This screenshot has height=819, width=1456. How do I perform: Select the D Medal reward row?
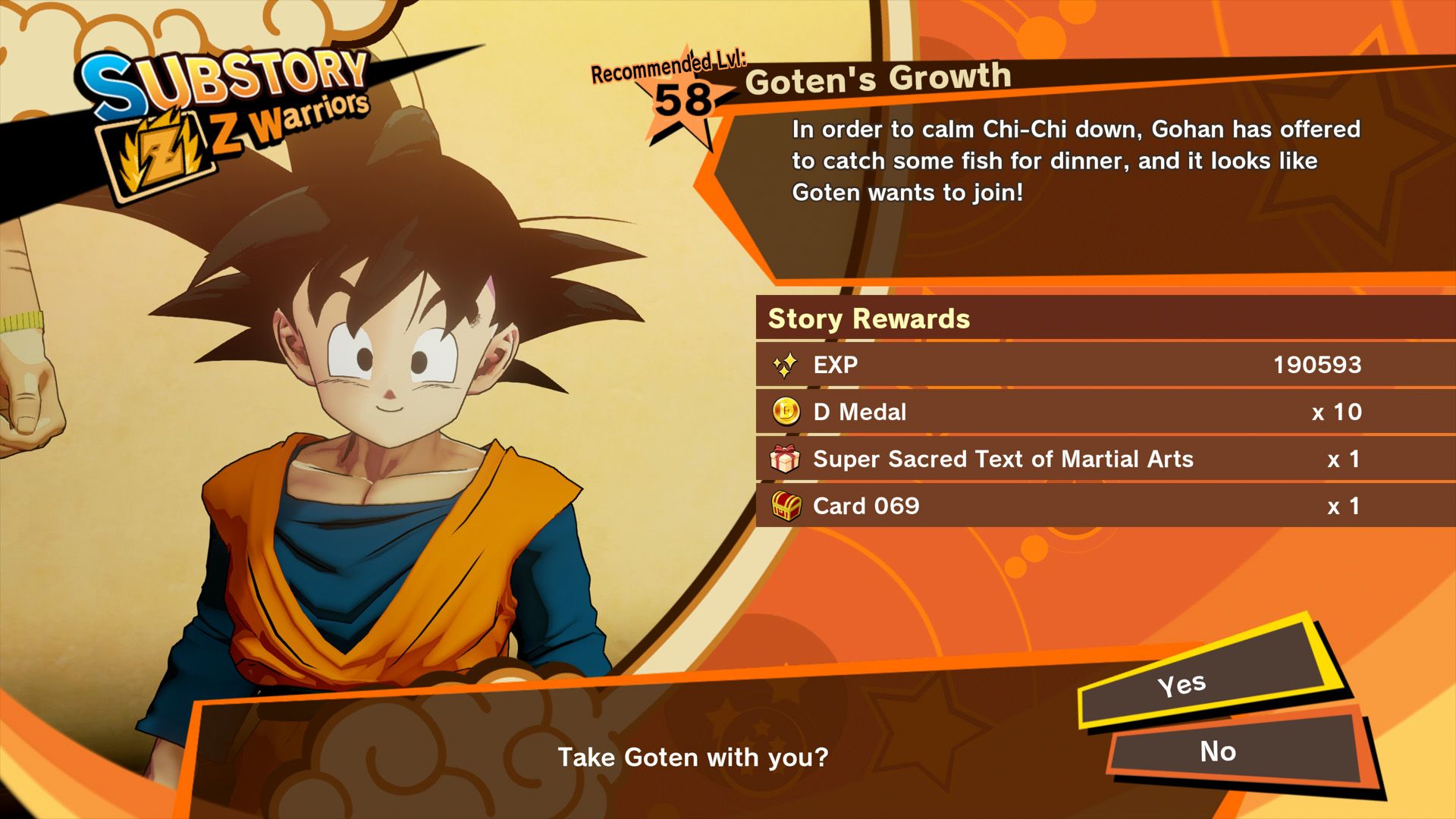(x=1062, y=412)
